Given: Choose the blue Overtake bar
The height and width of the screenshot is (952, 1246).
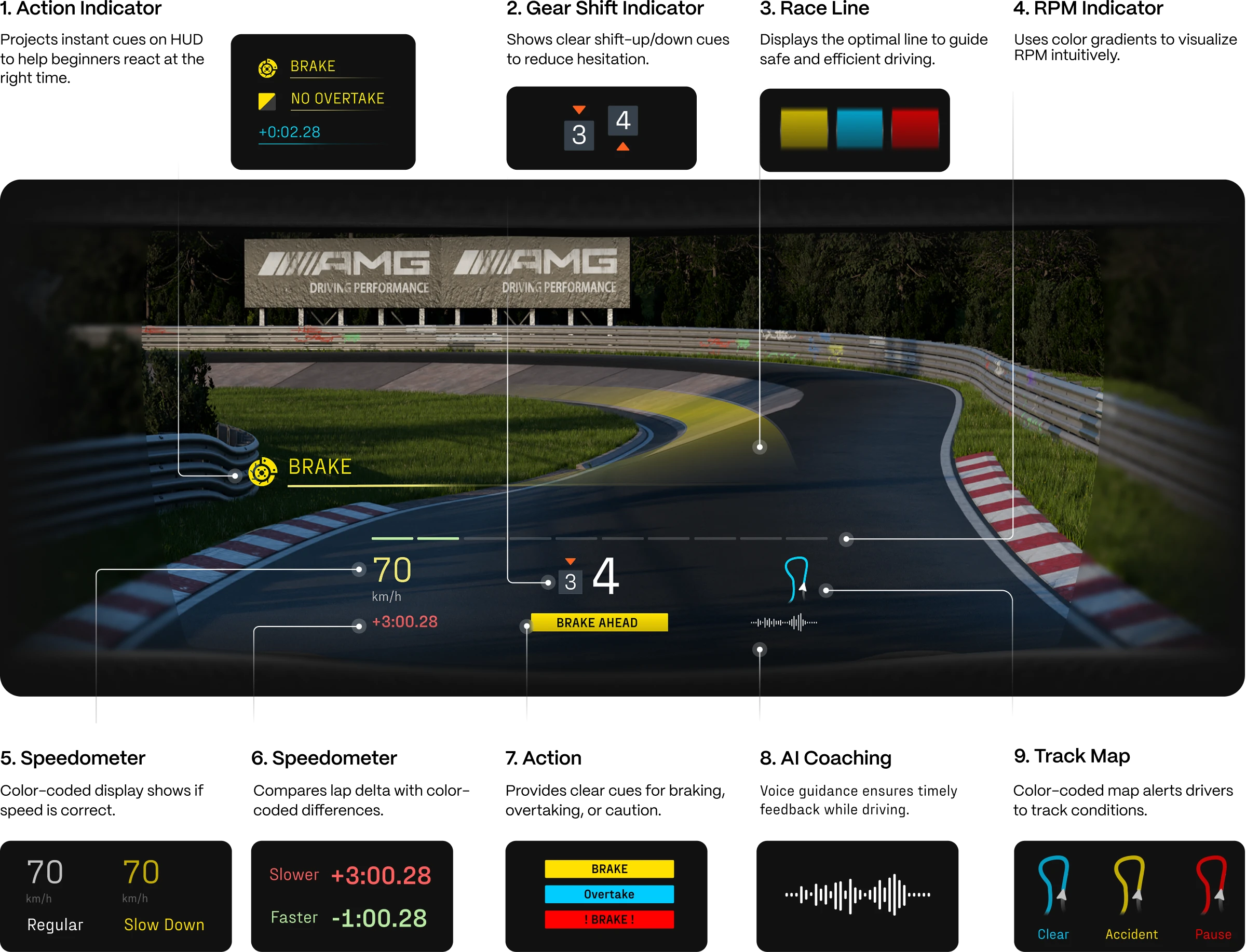Looking at the screenshot, I should coord(609,894).
